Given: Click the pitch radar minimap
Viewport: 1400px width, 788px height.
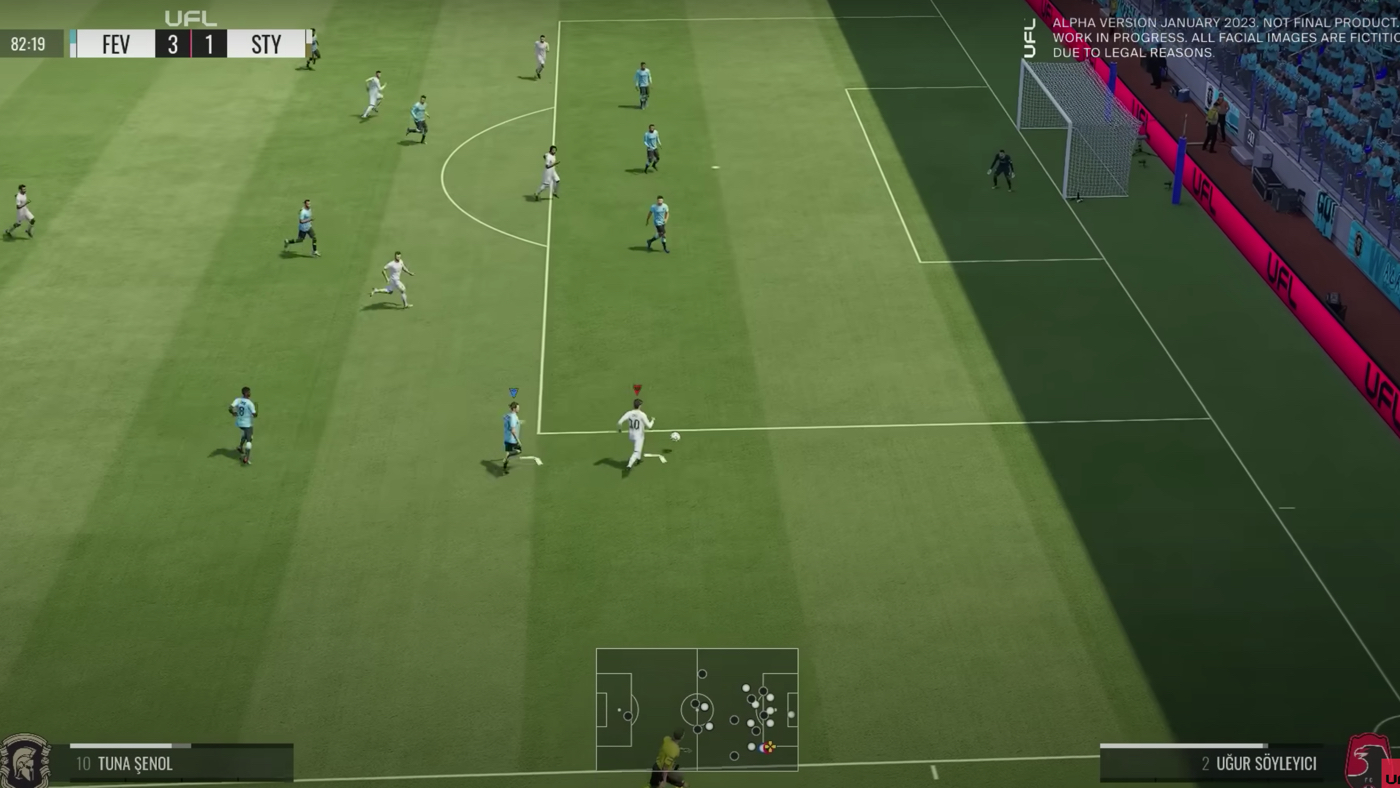Looking at the screenshot, I should coord(697,709).
